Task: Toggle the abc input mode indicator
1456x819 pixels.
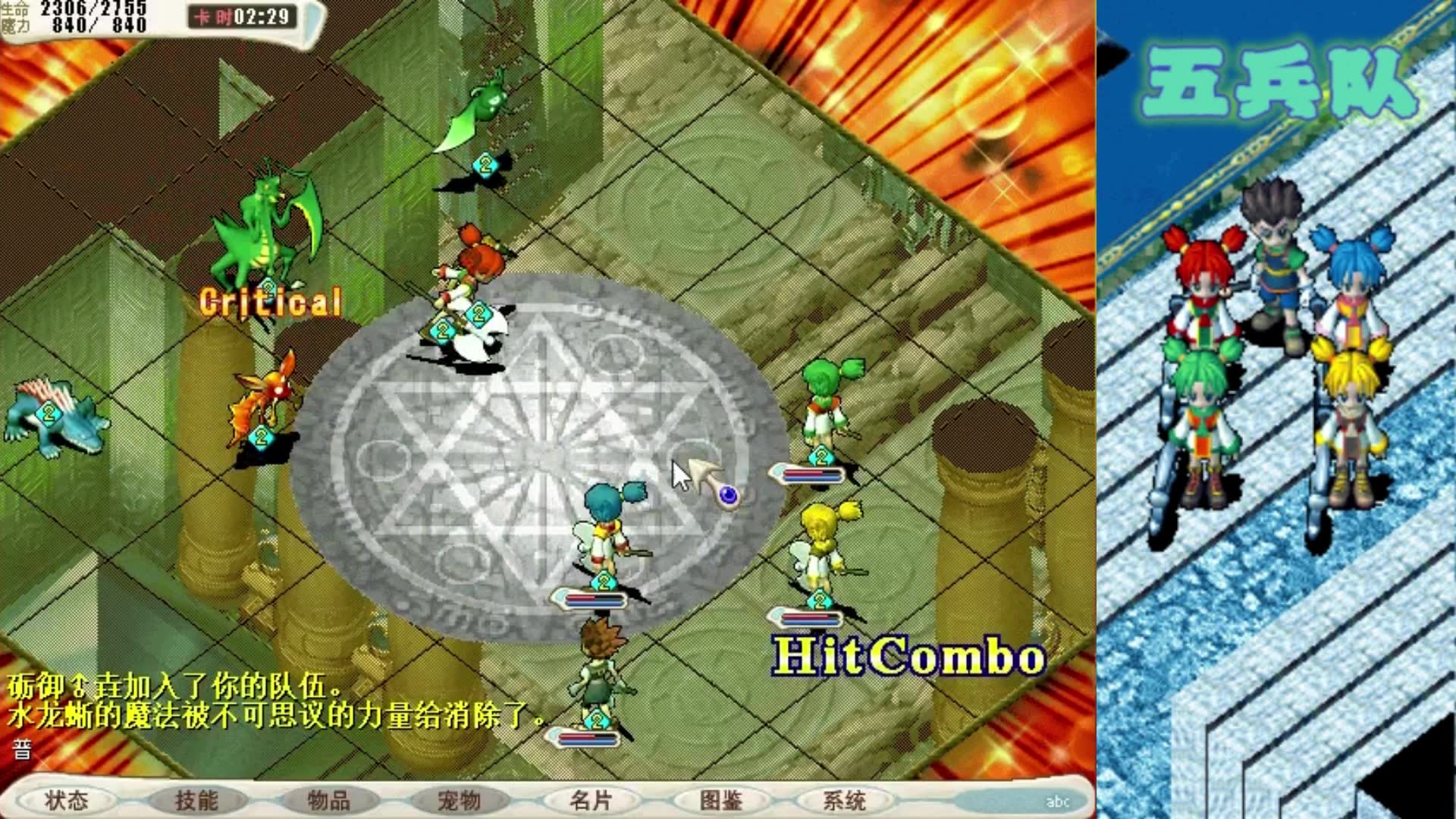Action: click(x=1057, y=802)
